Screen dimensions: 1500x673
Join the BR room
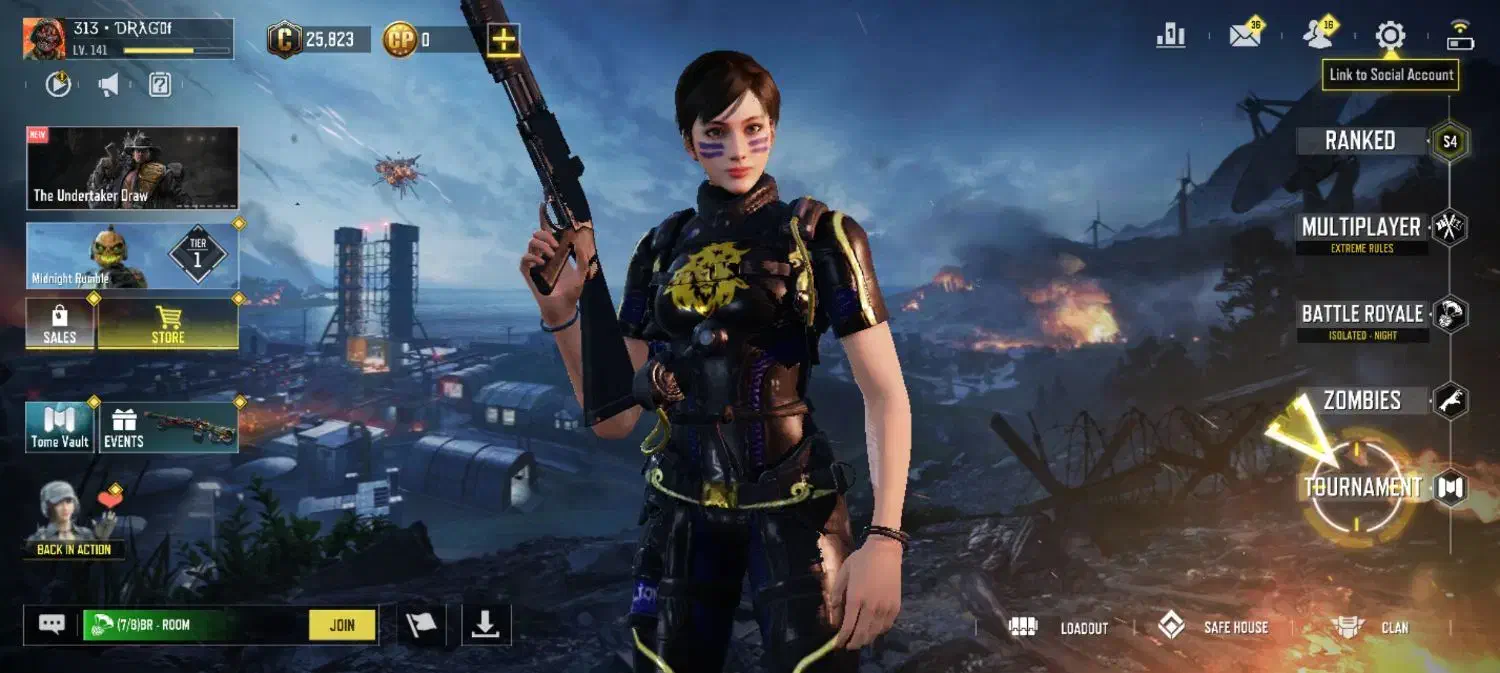point(342,625)
